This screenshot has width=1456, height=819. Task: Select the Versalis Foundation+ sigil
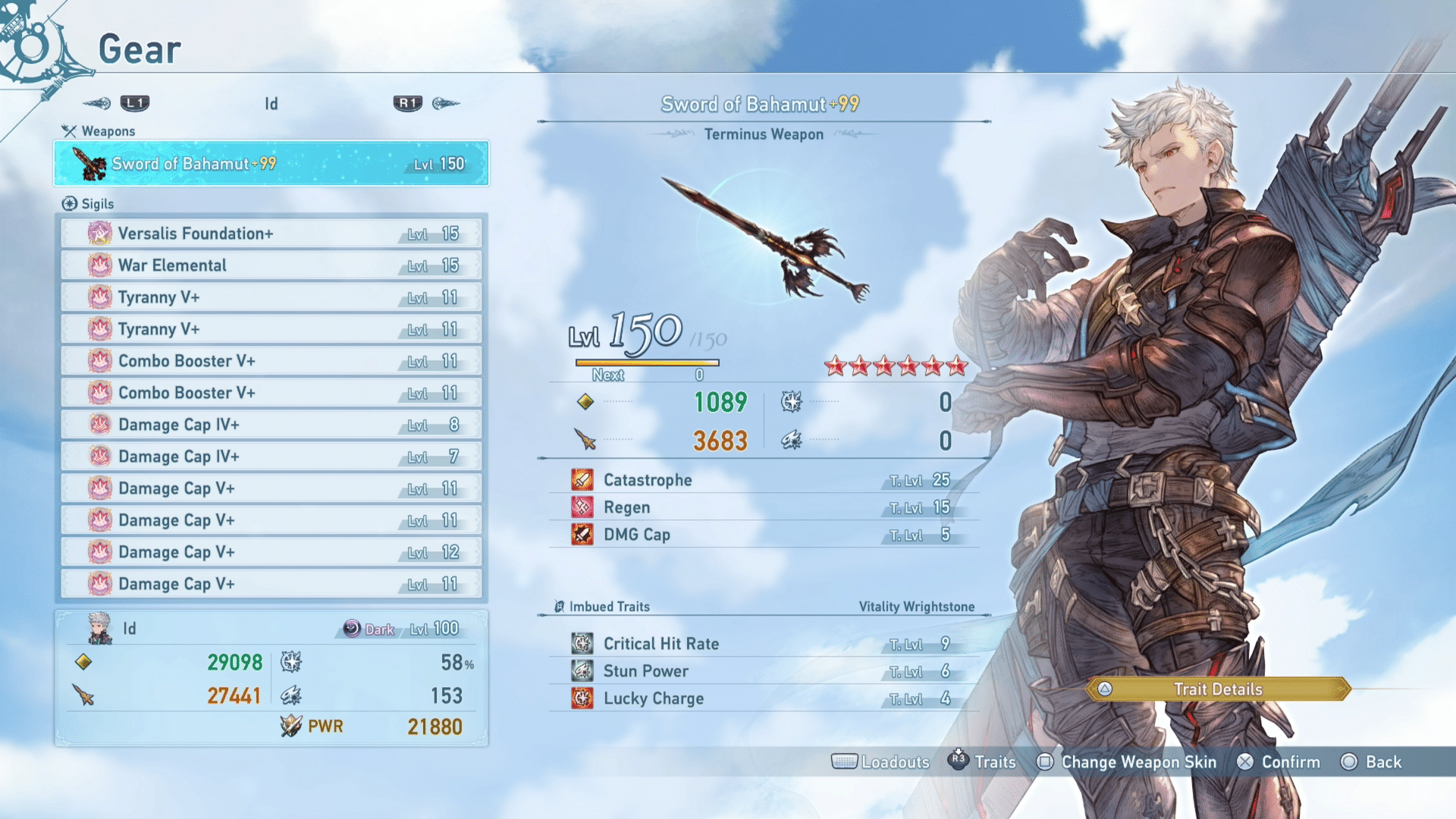pos(271,234)
